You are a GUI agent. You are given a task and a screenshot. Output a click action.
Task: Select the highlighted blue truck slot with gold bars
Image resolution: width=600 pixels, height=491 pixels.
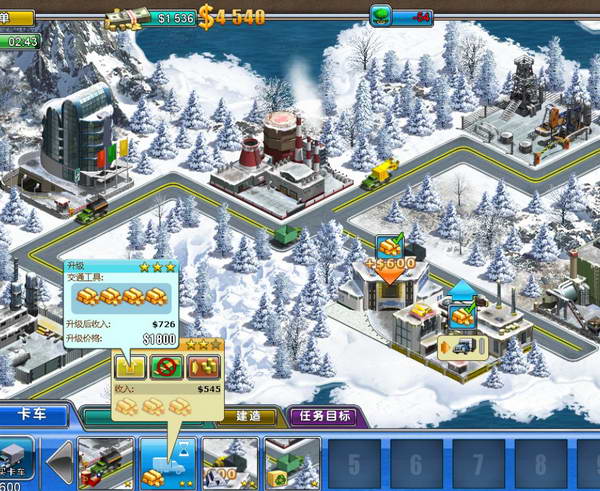[x=167, y=461]
